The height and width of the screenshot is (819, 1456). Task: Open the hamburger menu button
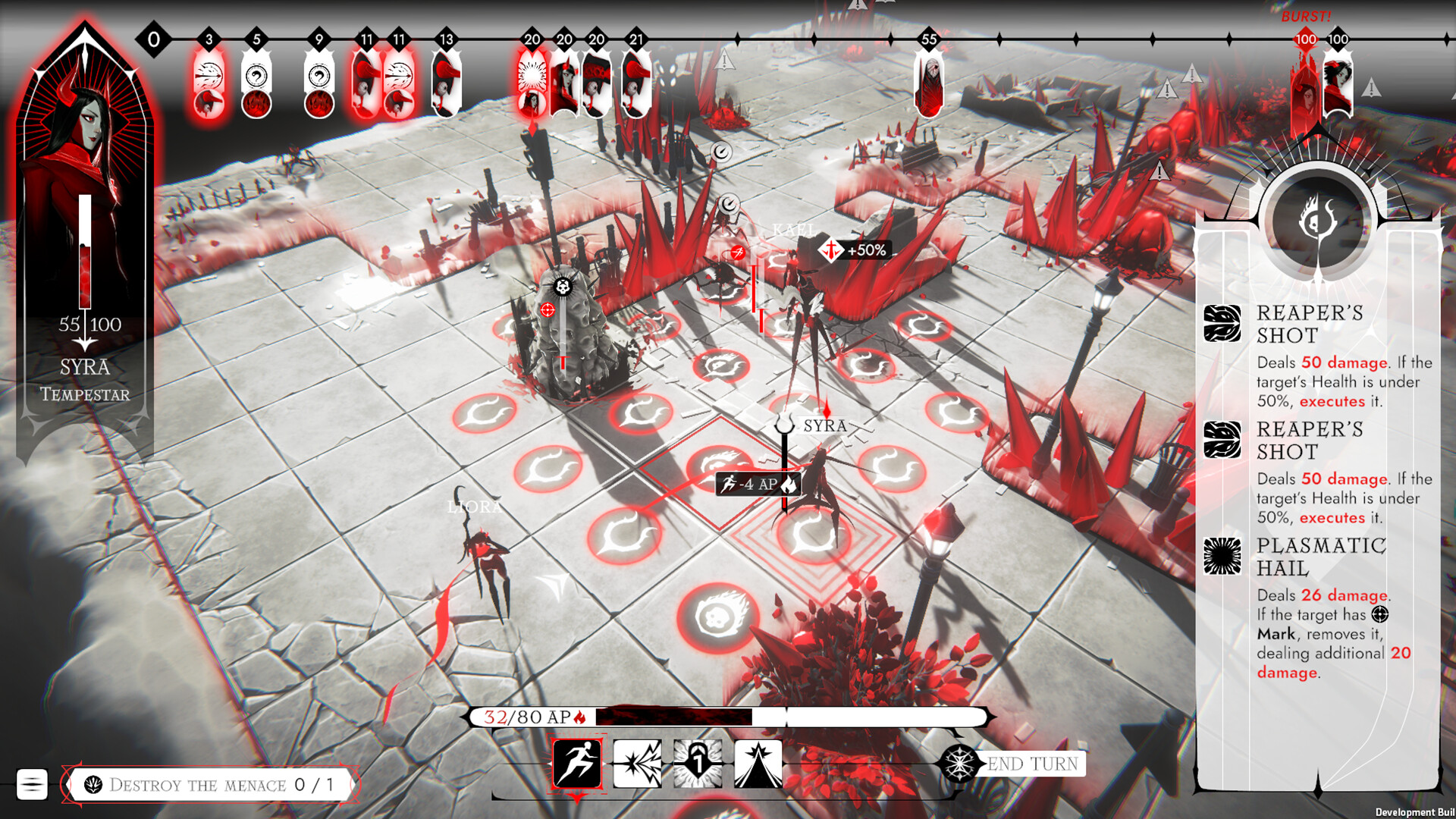(32, 784)
